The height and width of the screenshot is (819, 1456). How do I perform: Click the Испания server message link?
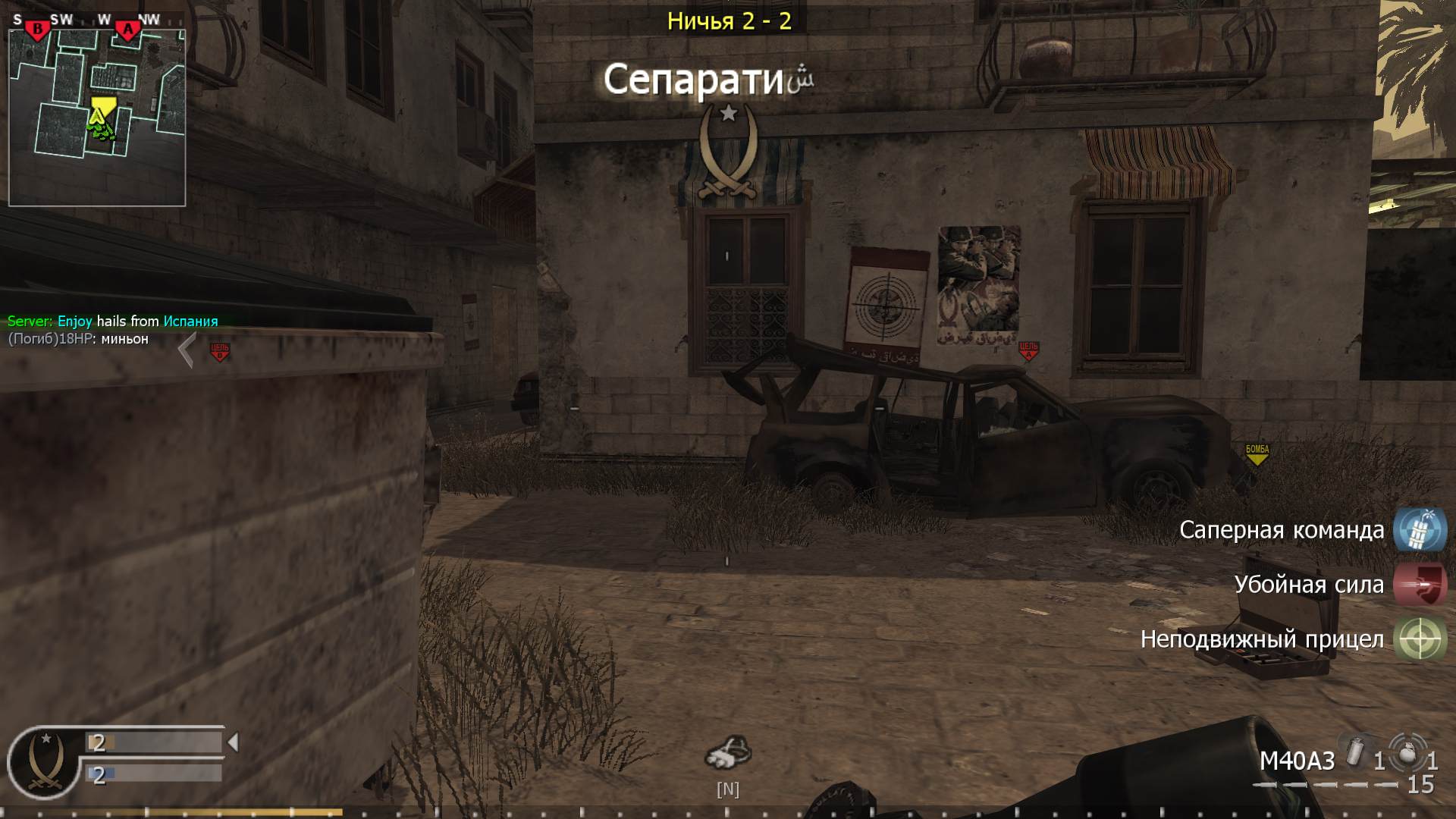[190, 321]
